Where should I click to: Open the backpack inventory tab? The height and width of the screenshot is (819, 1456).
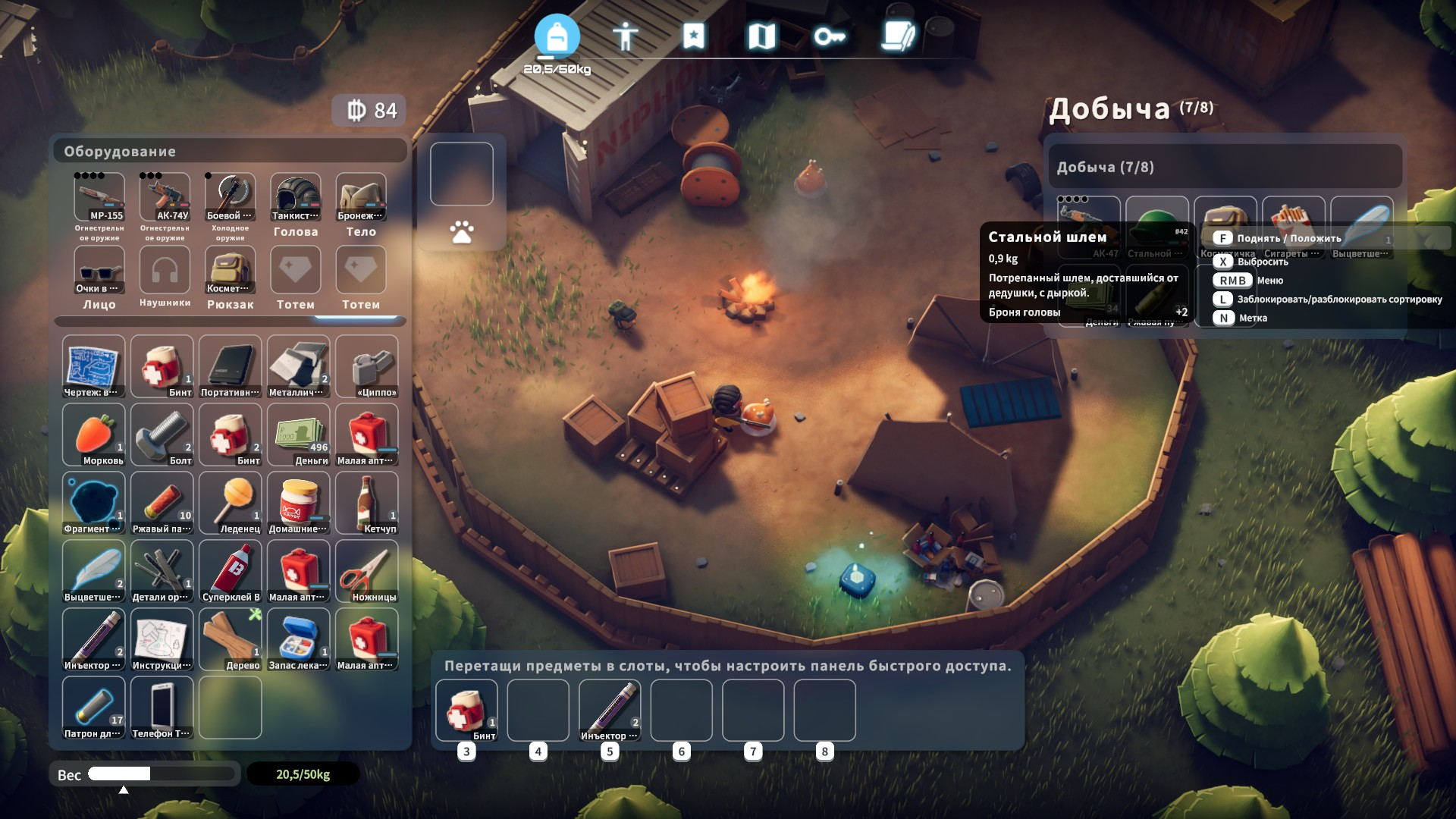point(557,36)
